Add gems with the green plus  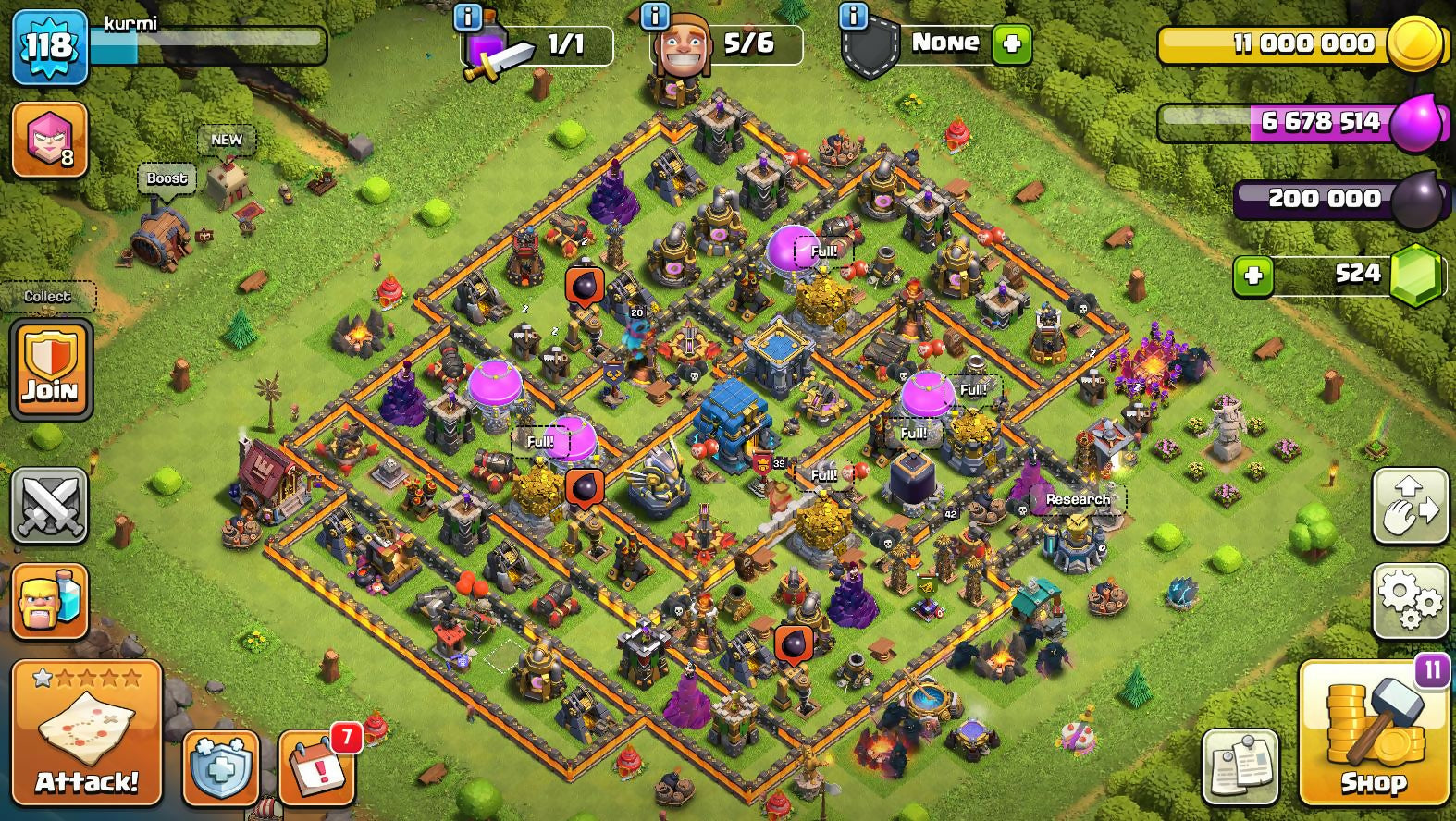tap(1253, 276)
